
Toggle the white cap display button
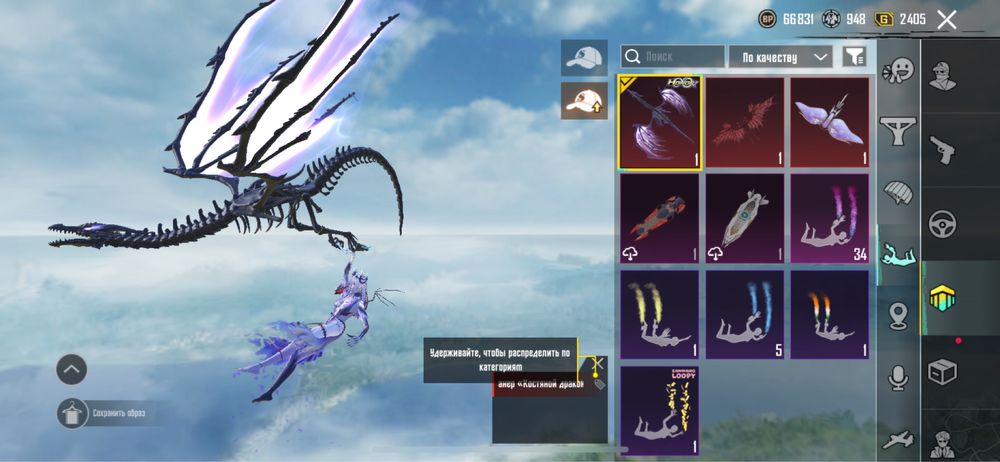coord(584,58)
